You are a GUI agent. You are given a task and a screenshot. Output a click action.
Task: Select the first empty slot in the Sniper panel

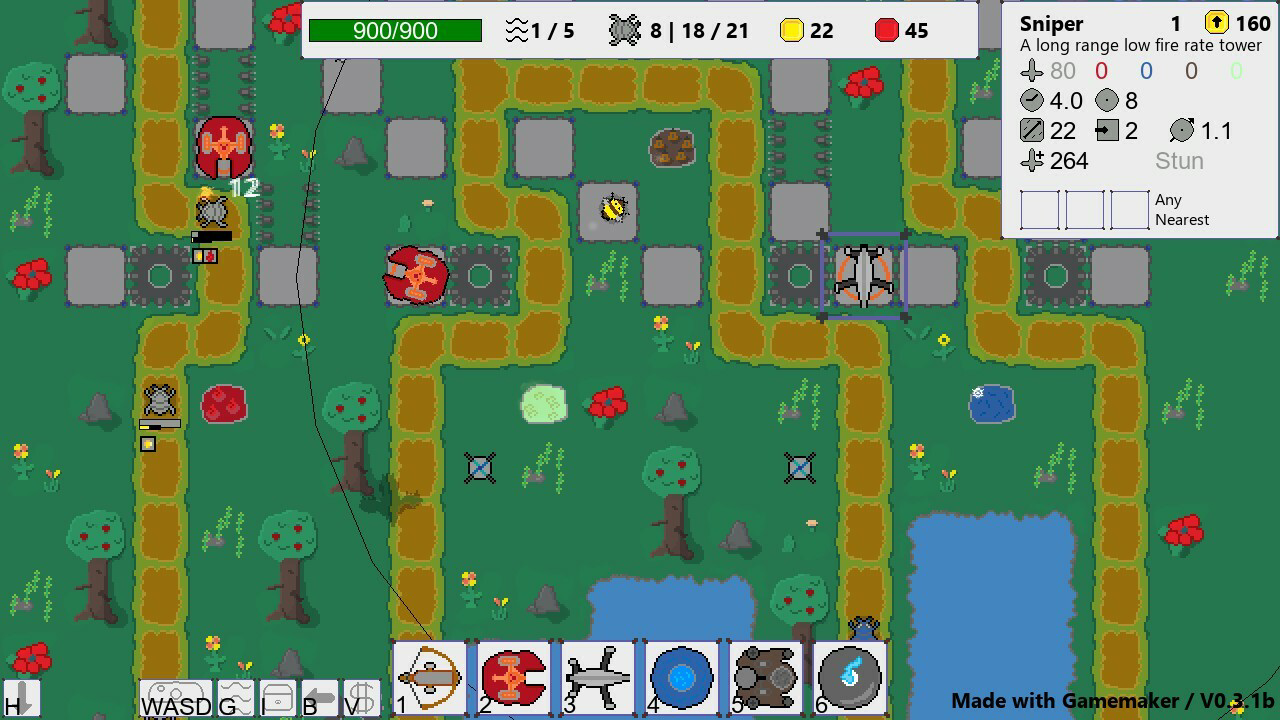pos(1039,210)
